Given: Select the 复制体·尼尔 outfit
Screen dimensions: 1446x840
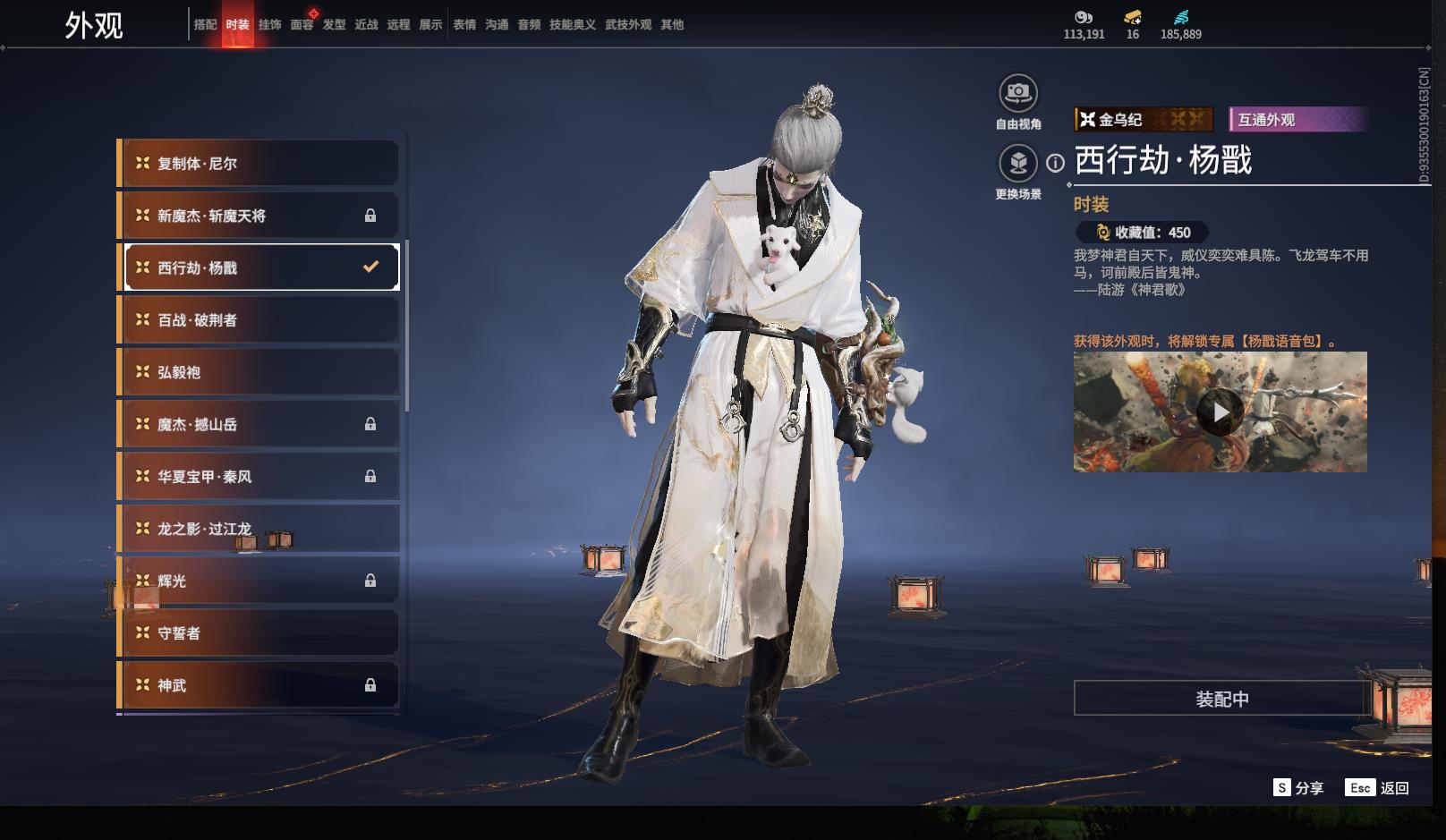Looking at the screenshot, I should coord(259,164).
